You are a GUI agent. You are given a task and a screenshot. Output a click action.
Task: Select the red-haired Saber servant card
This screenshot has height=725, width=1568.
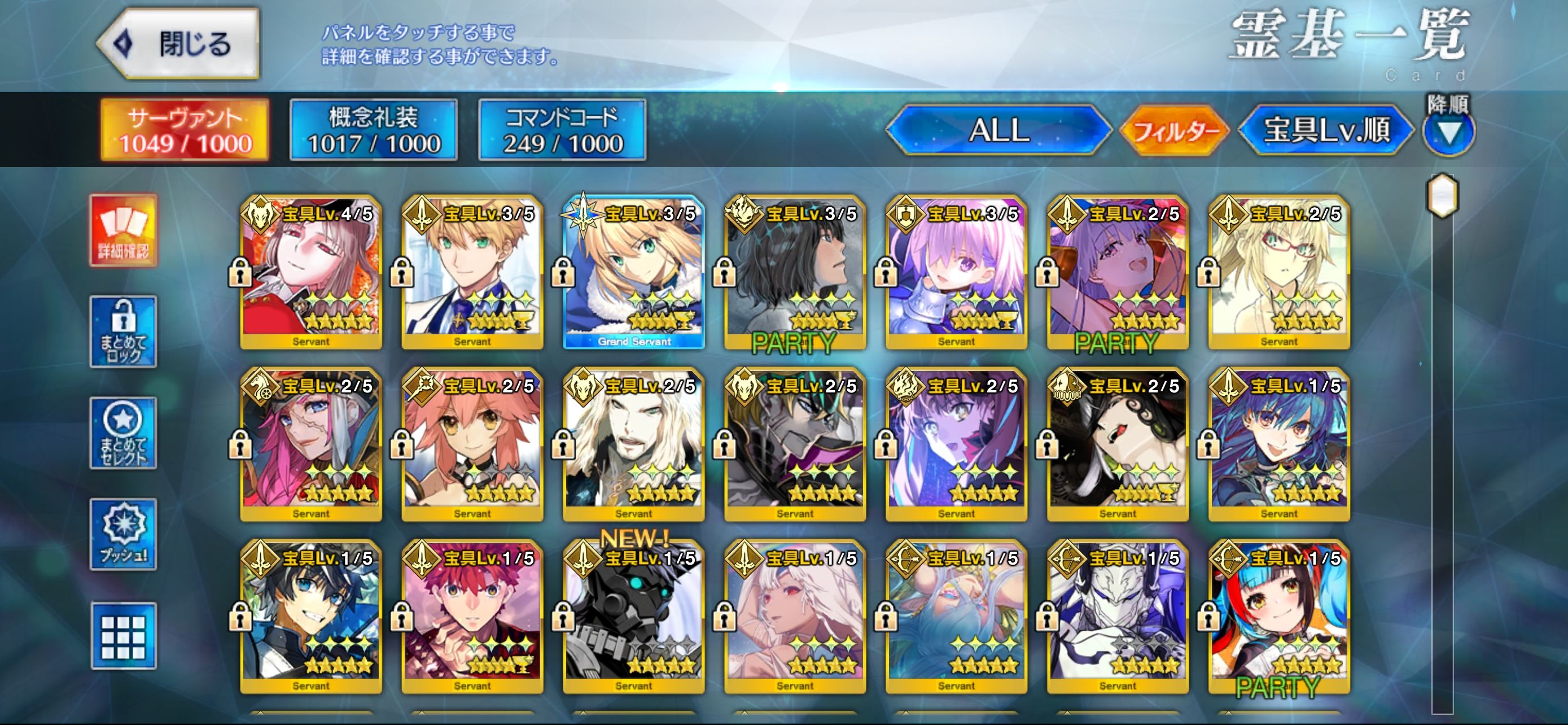pos(472,617)
